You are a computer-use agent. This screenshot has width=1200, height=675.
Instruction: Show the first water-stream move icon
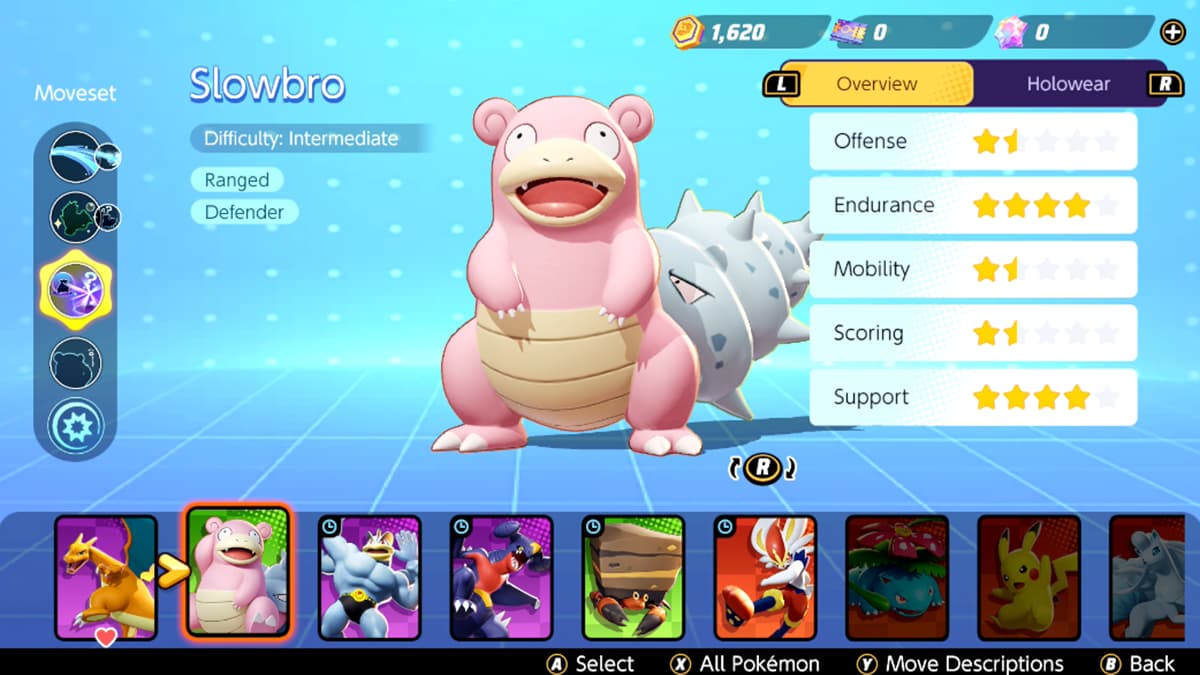[75, 157]
